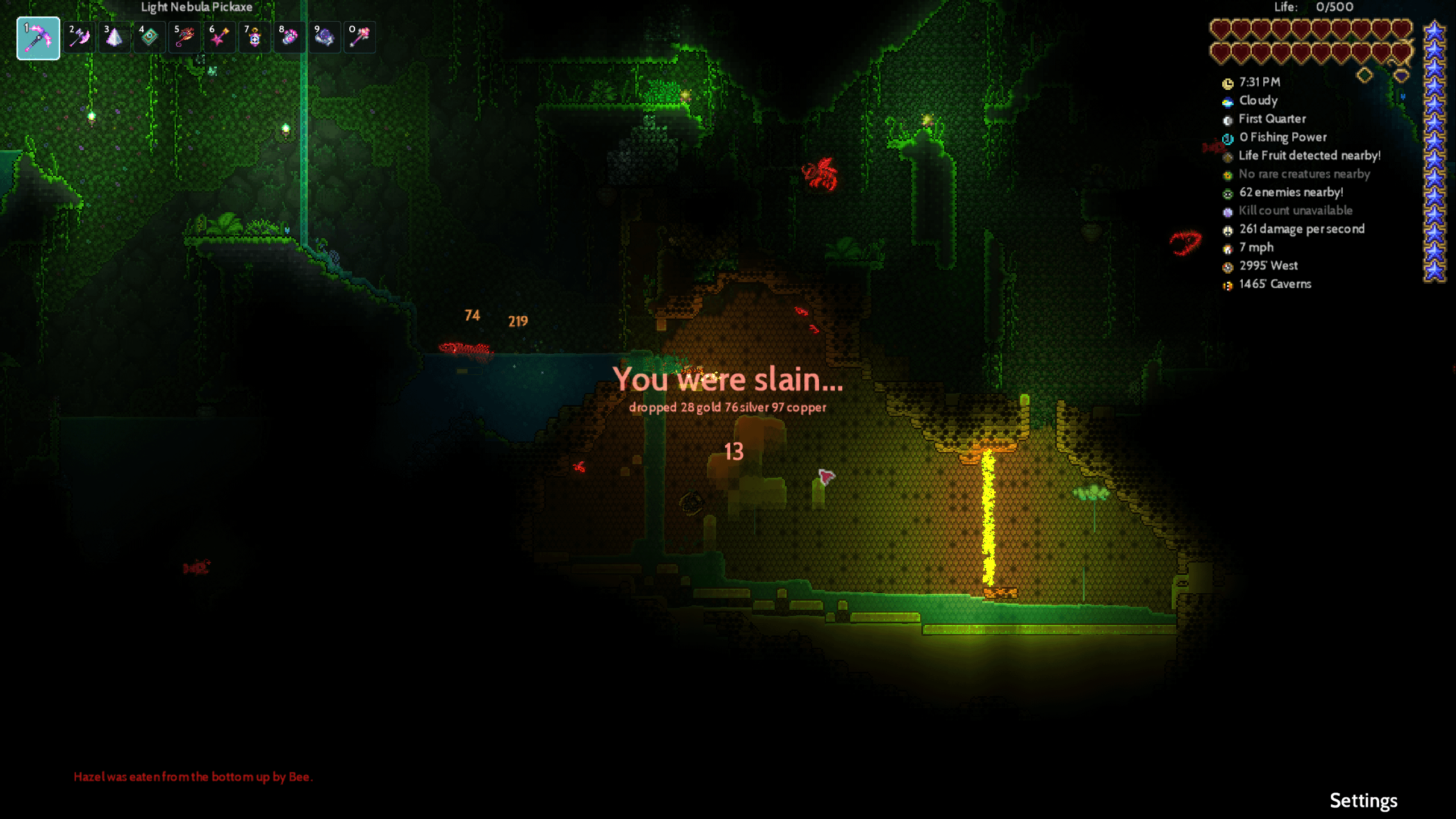
Task: Select the pink star wand in slot 6
Action: (x=220, y=38)
